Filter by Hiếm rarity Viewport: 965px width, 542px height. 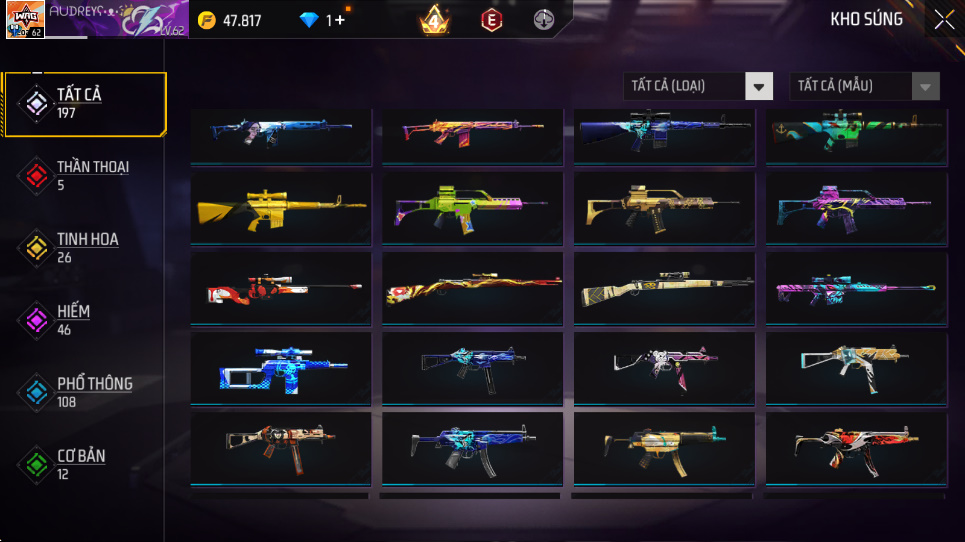[85, 319]
